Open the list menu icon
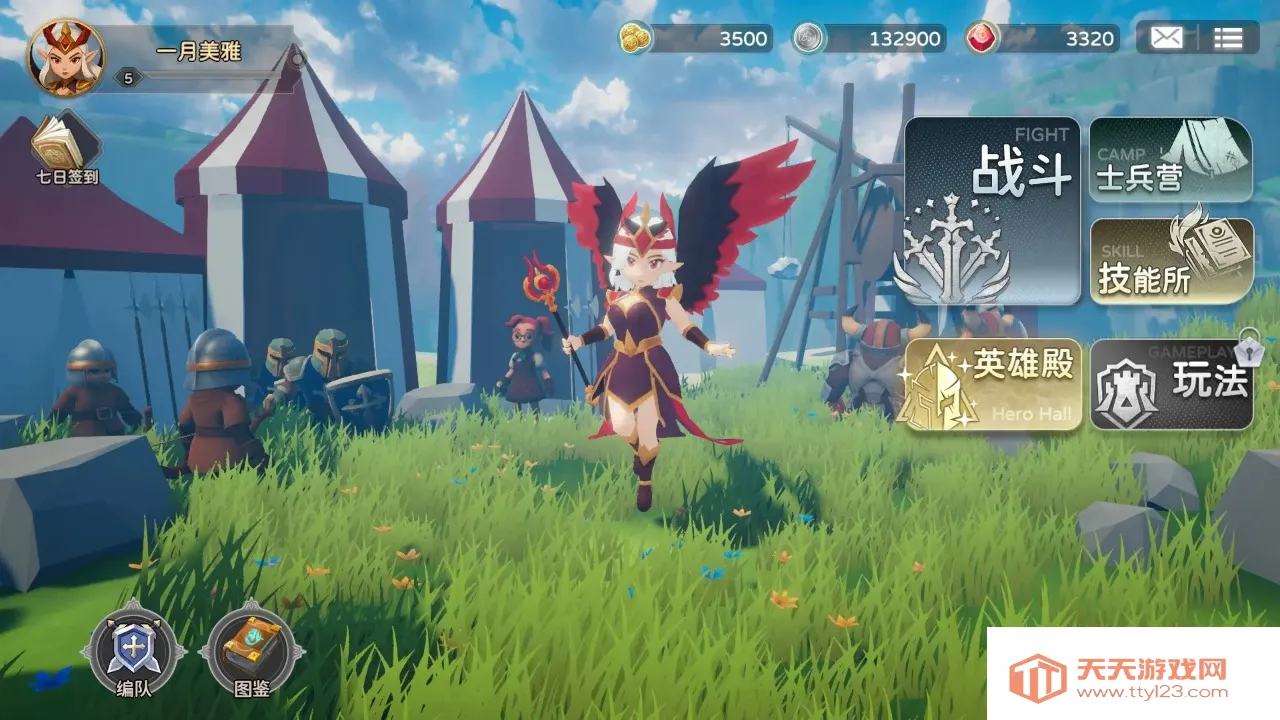 tap(1228, 38)
